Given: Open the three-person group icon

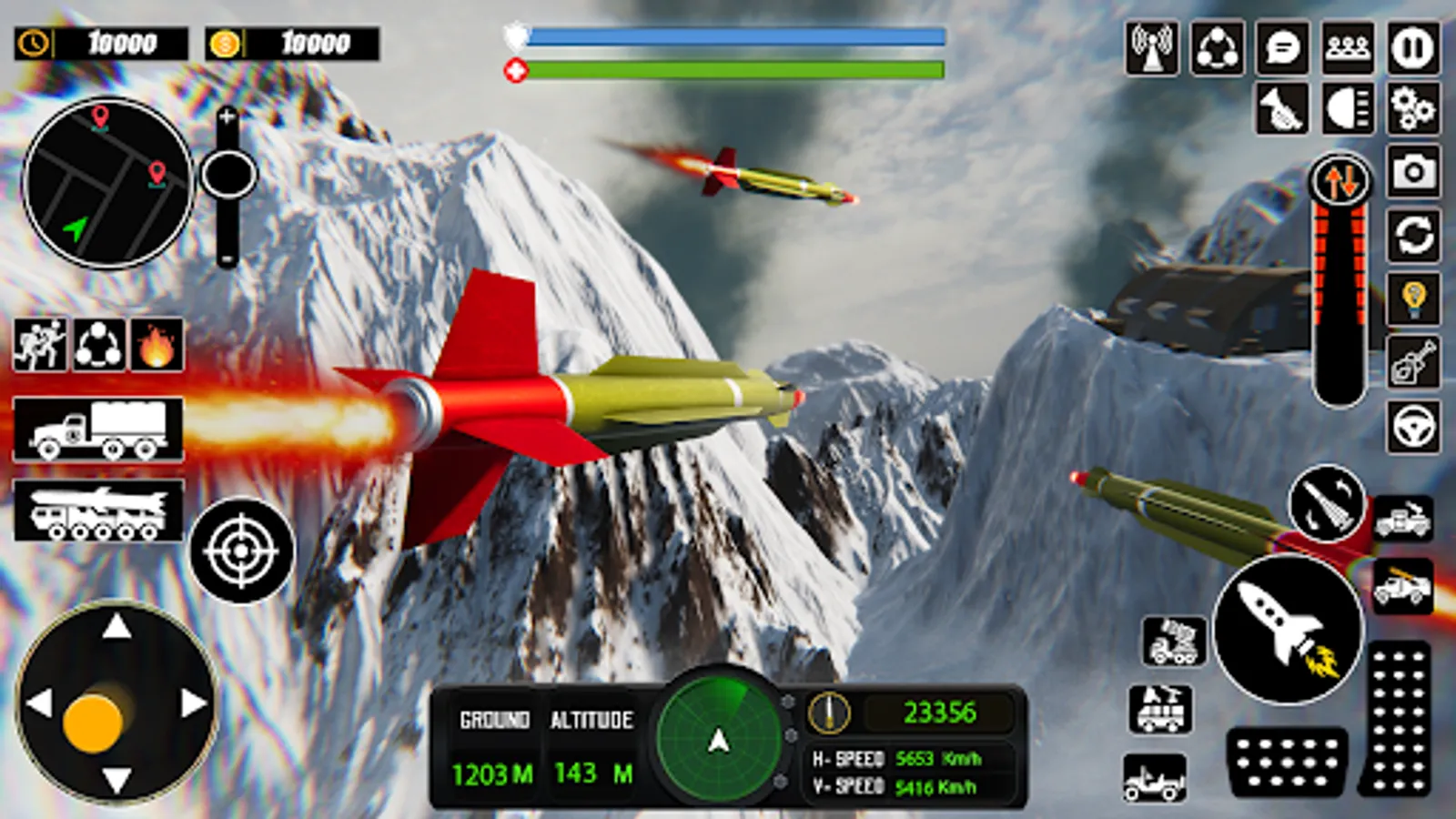Looking at the screenshot, I should 1348,47.
